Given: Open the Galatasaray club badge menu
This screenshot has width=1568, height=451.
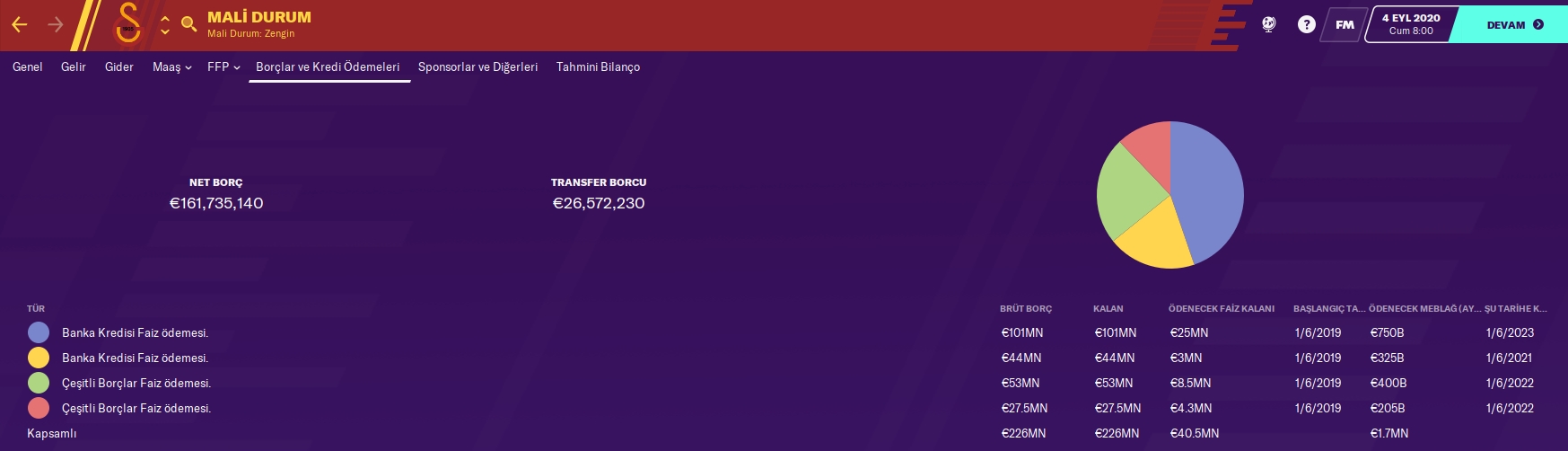Looking at the screenshot, I should tap(128, 24).
